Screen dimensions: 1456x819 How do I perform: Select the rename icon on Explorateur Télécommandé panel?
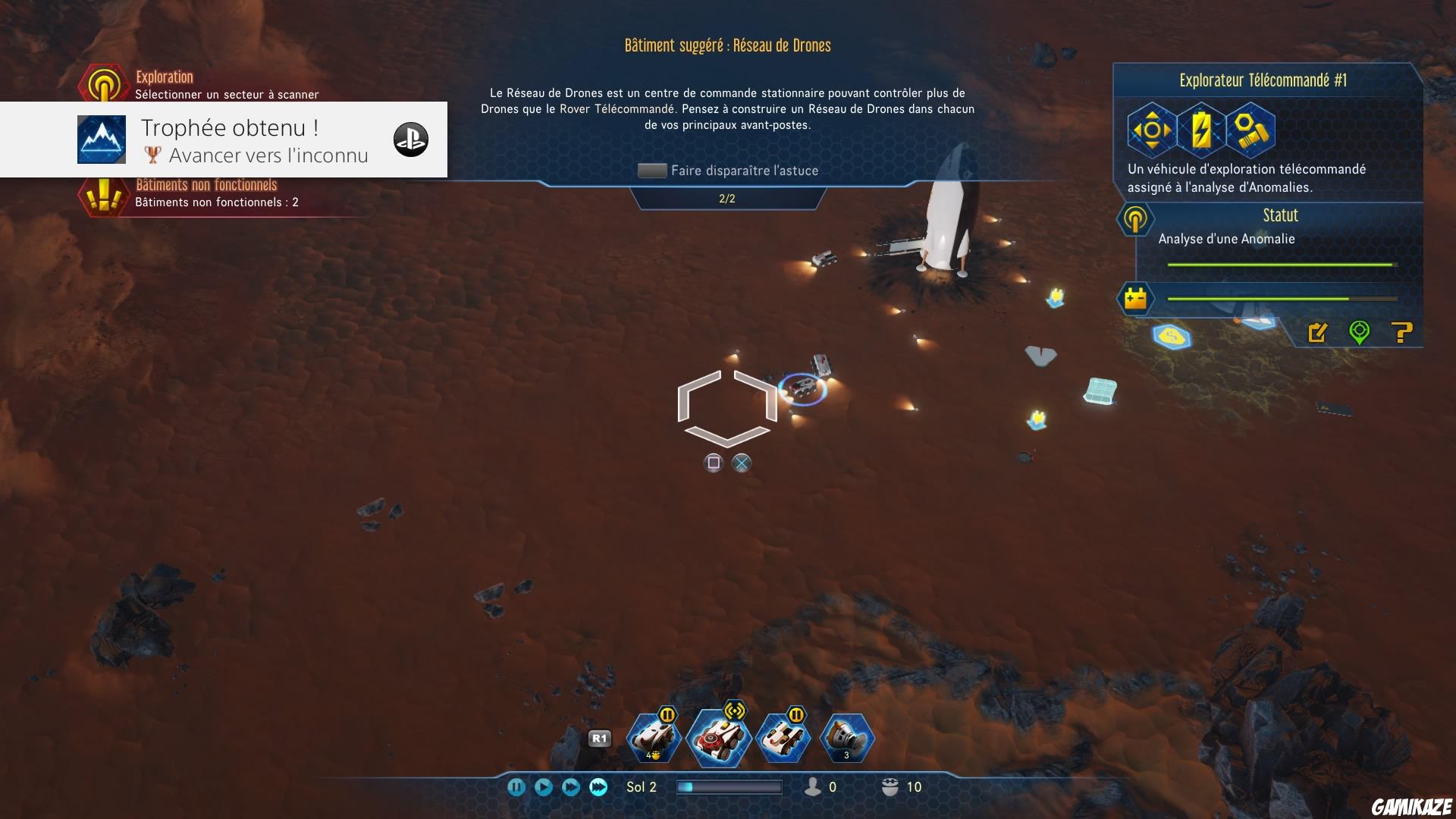click(1319, 332)
